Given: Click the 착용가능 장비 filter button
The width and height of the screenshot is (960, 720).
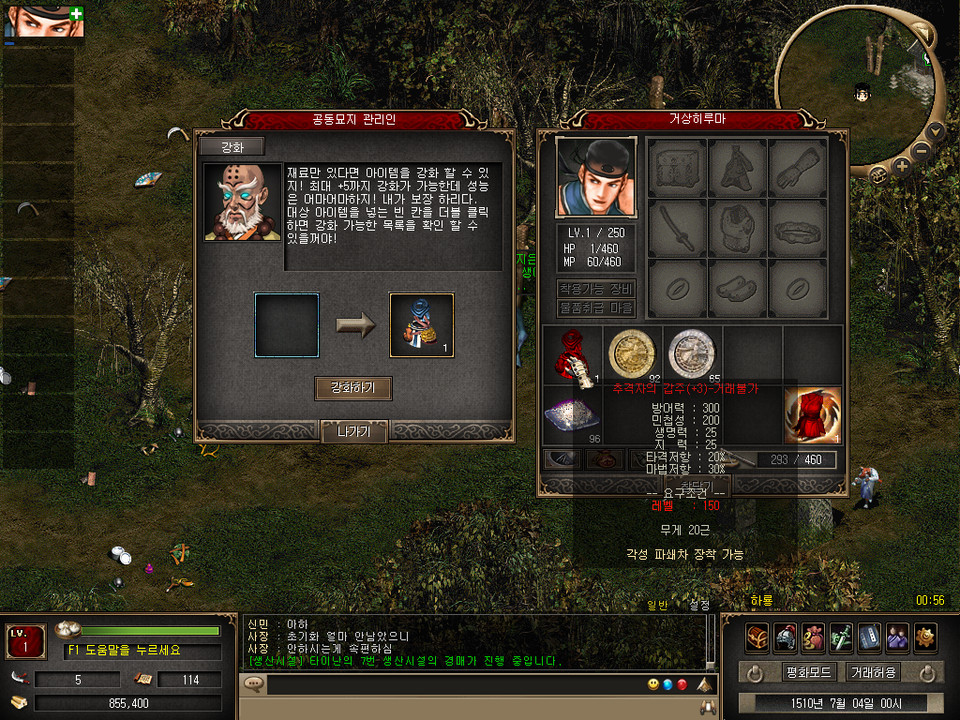Looking at the screenshot, I should click(595, 289).
